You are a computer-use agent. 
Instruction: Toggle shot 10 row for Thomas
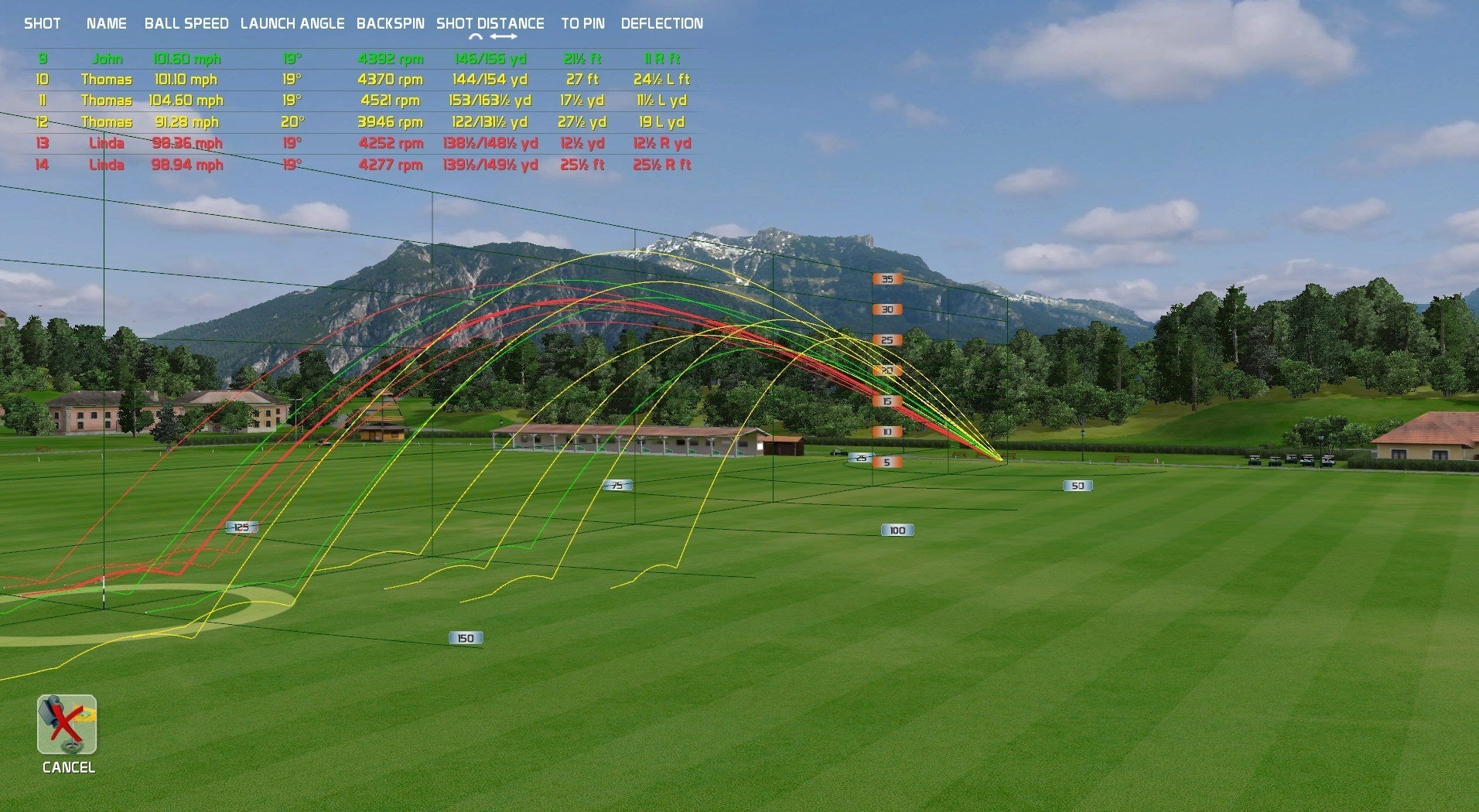point(108,79)
